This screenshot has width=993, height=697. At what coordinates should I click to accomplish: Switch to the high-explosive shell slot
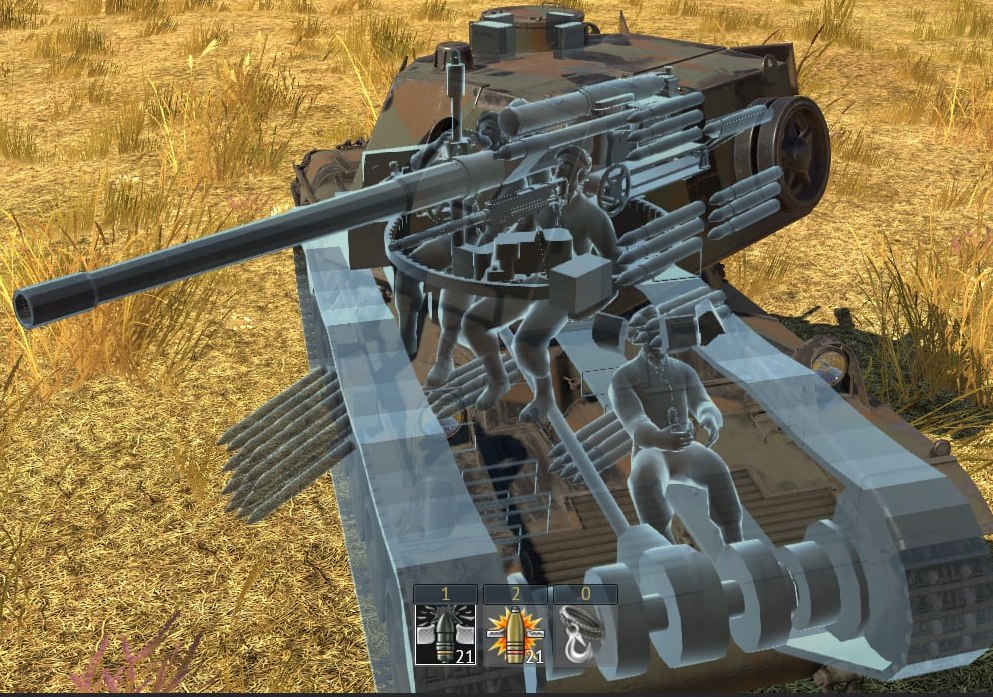click(514, 634)
